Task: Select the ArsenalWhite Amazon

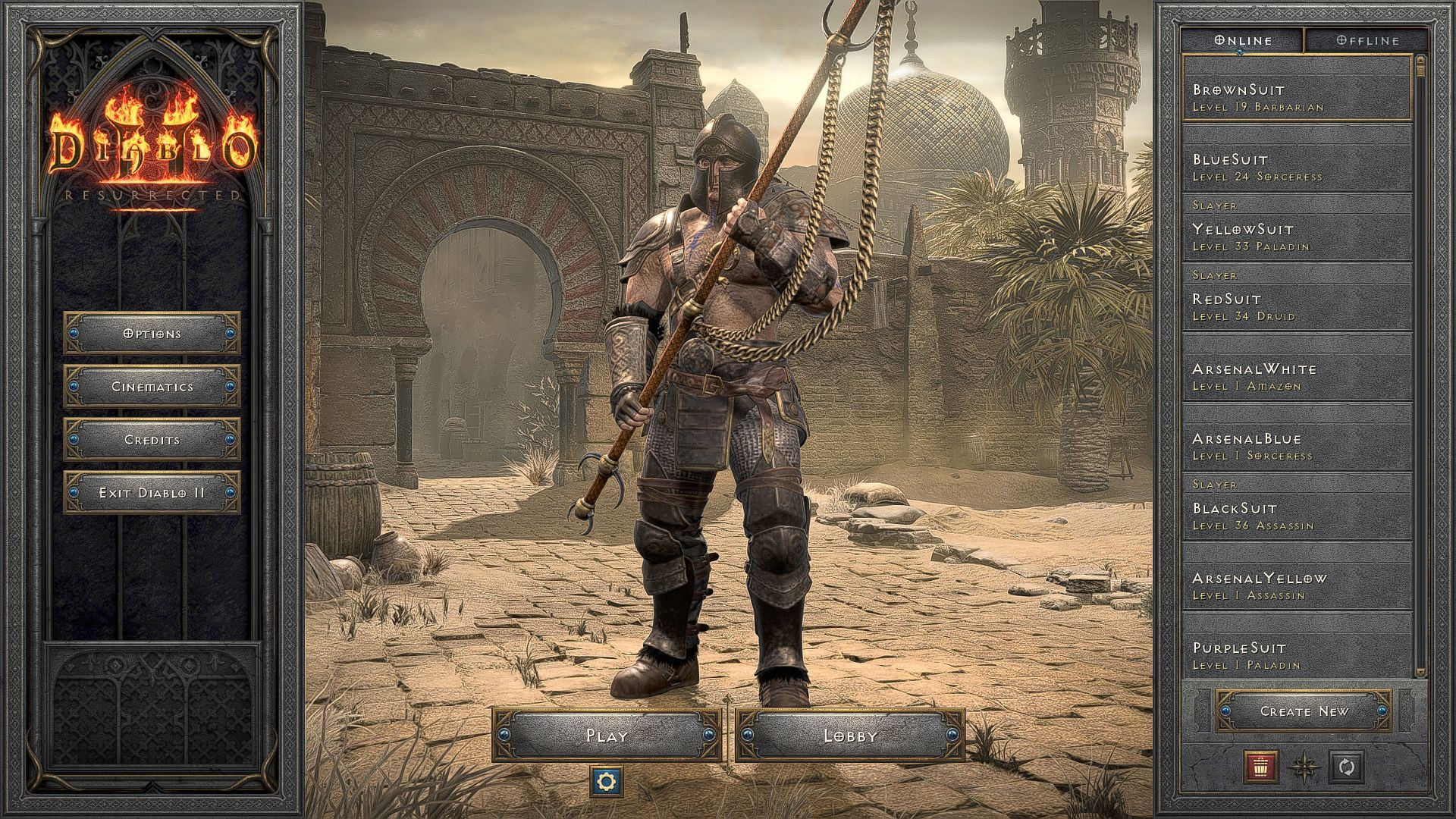Action: click(1289, 376)
